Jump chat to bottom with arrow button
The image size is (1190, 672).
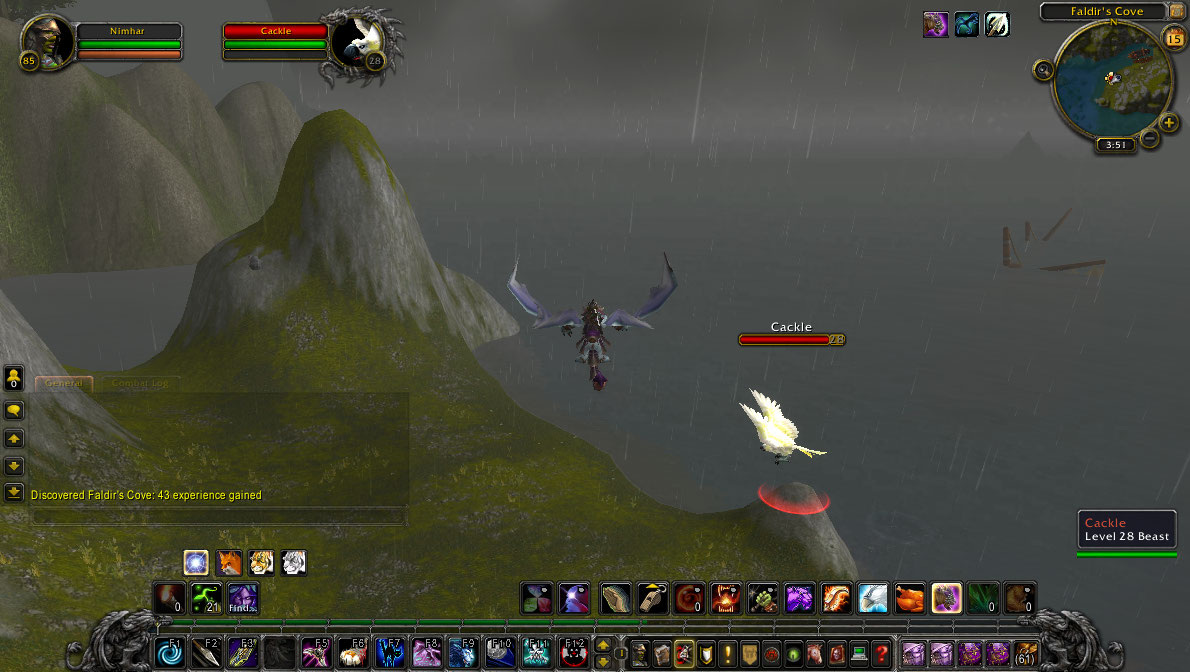coord(14,491)
